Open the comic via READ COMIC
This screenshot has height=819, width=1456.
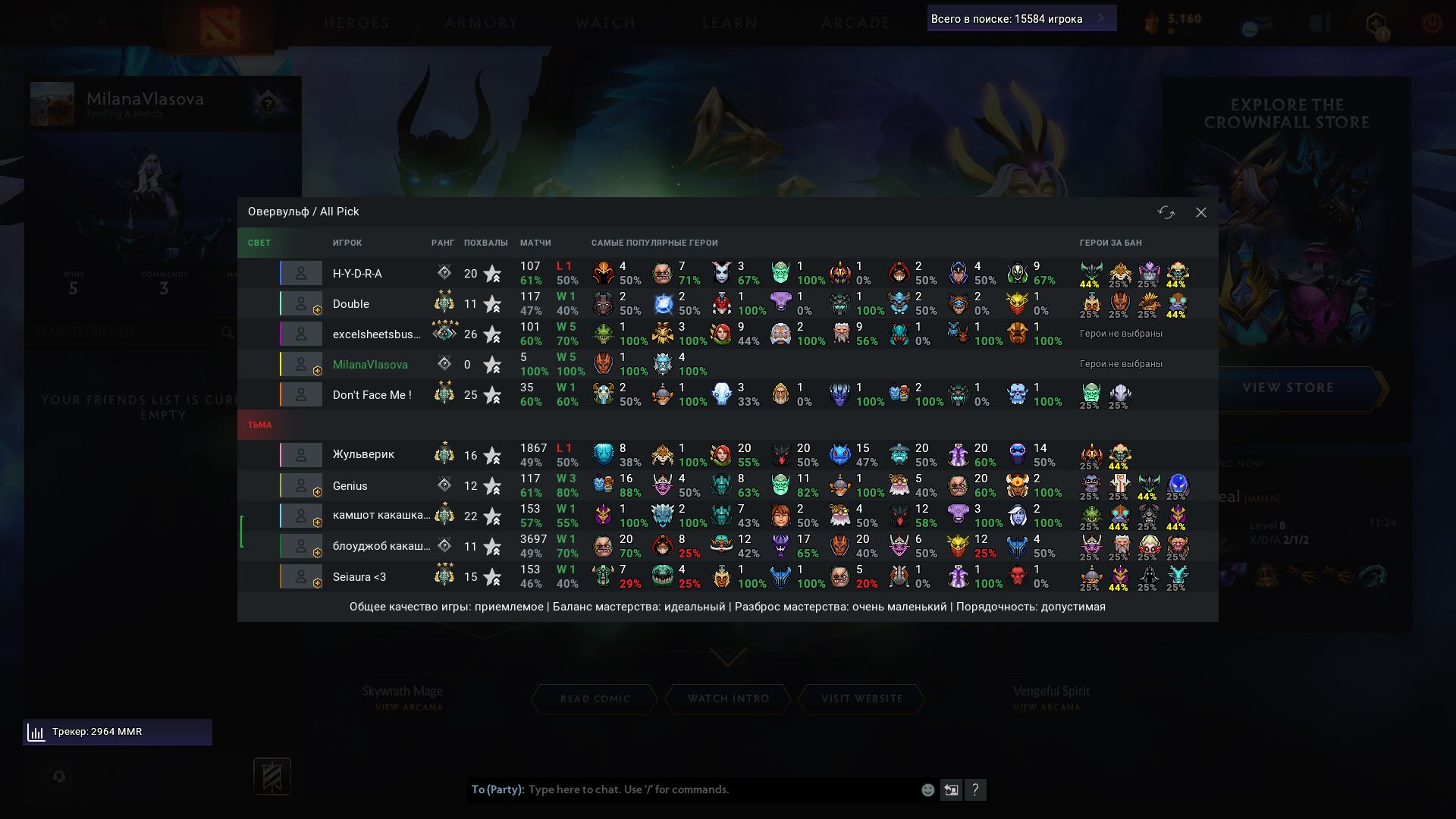[595, 698]
